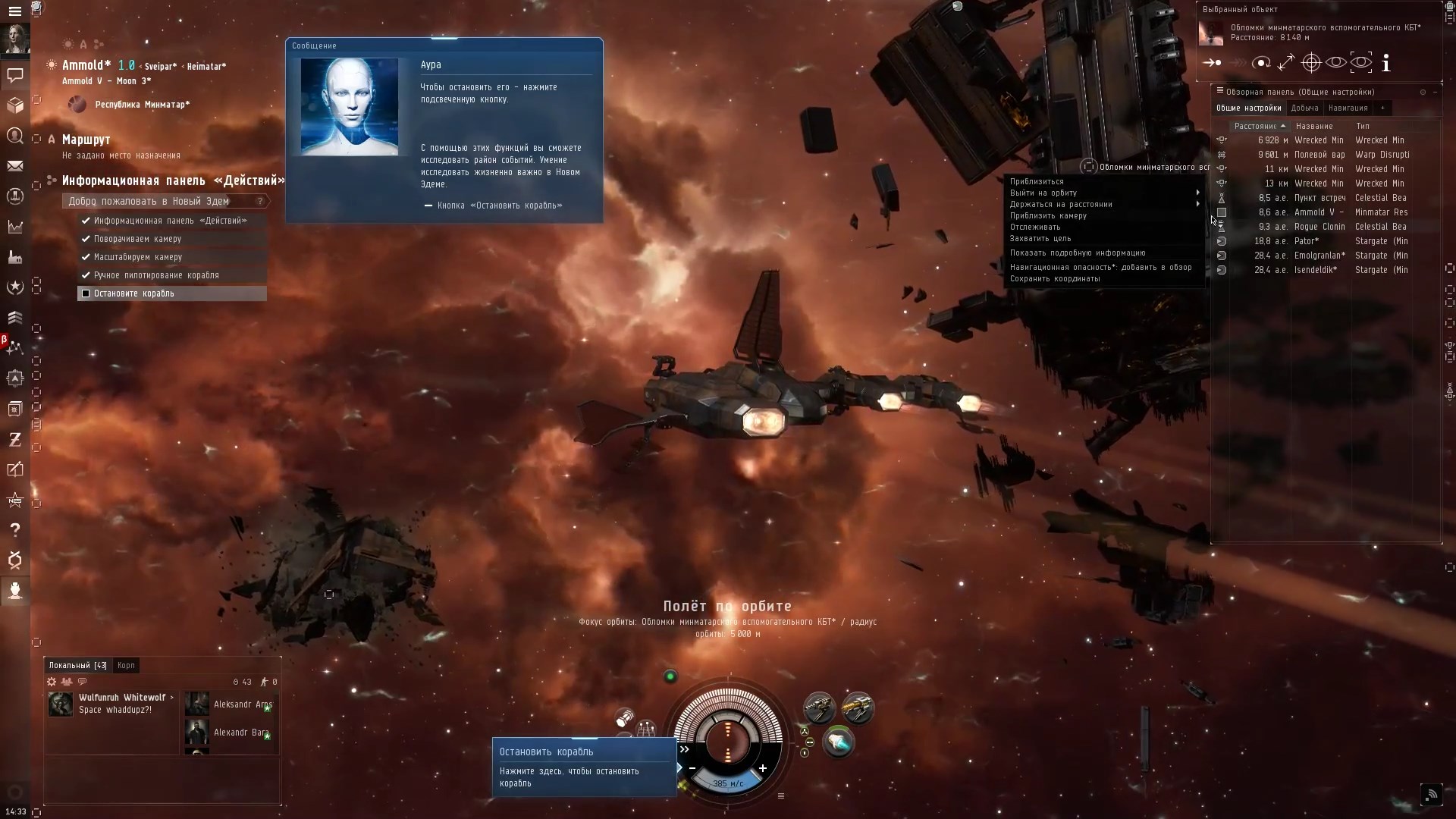The image size is (1456, 819).
Task: Open EVE Mail with the envelope icon
Action: 15,166
